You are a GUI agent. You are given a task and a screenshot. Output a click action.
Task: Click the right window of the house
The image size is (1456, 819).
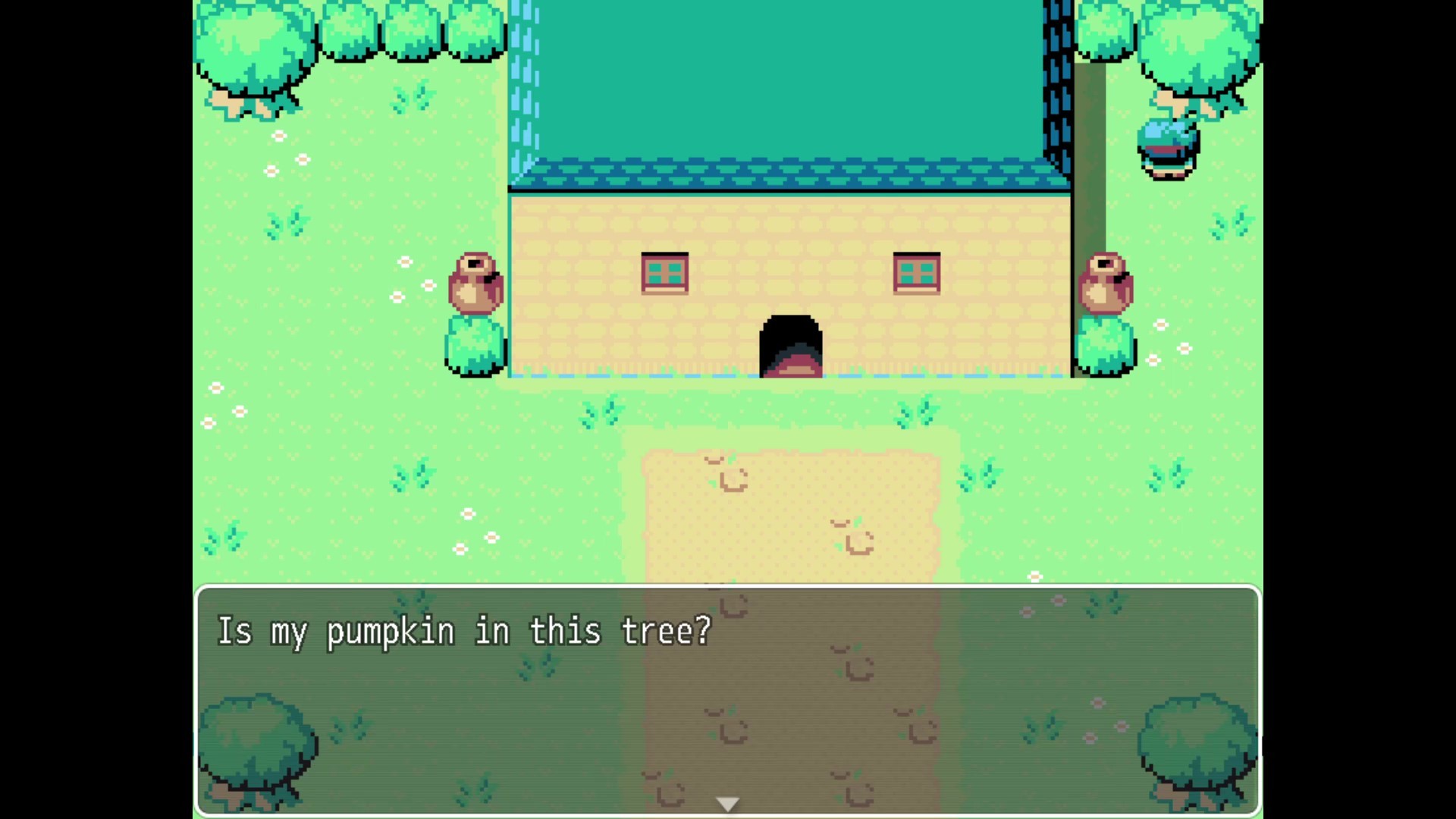[916, 271]
